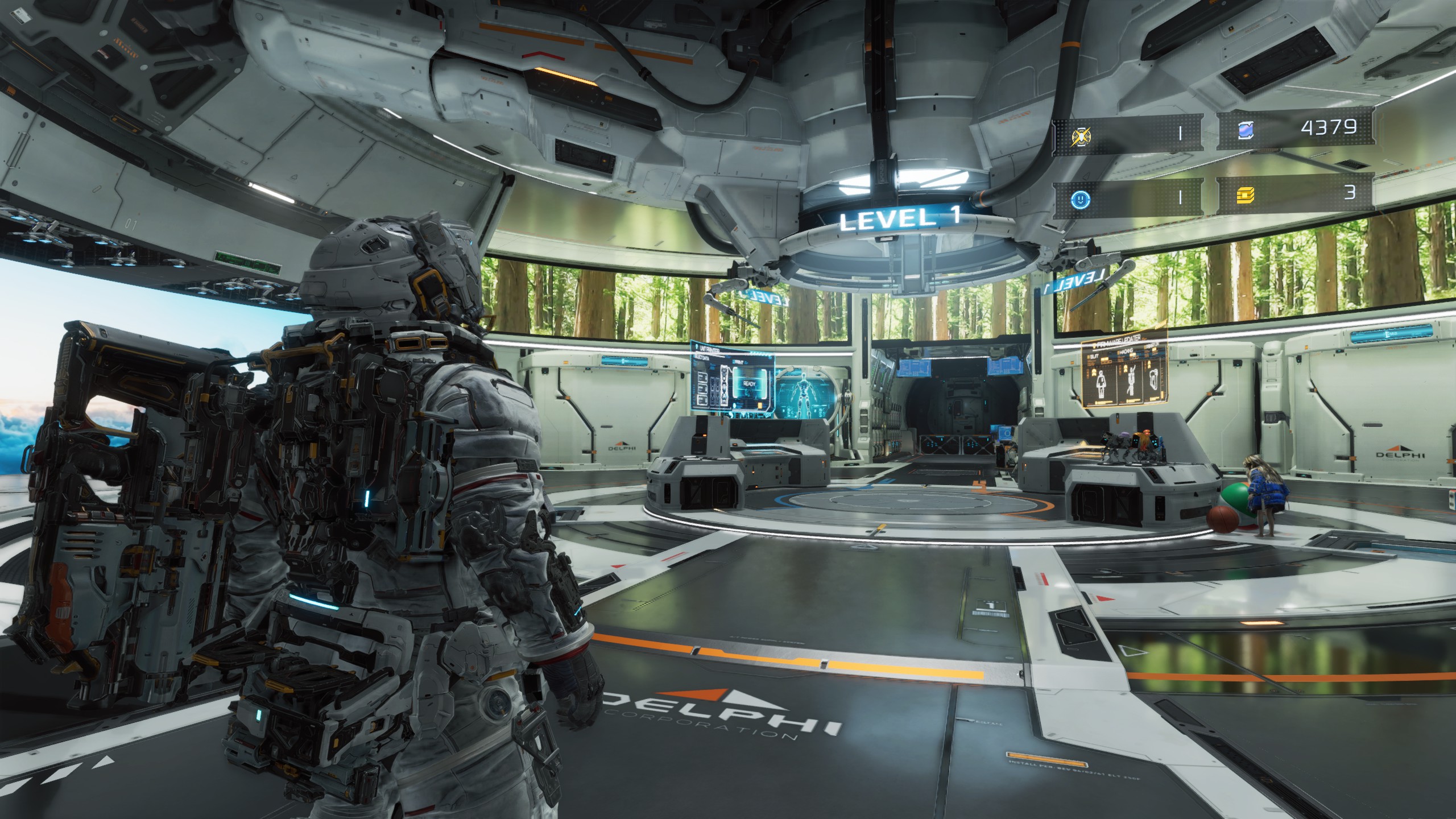This screenshot has height=819, width=1456.
Task: Toggle the suit silhouette in the SUIT column
Action: click(1102, 381)
